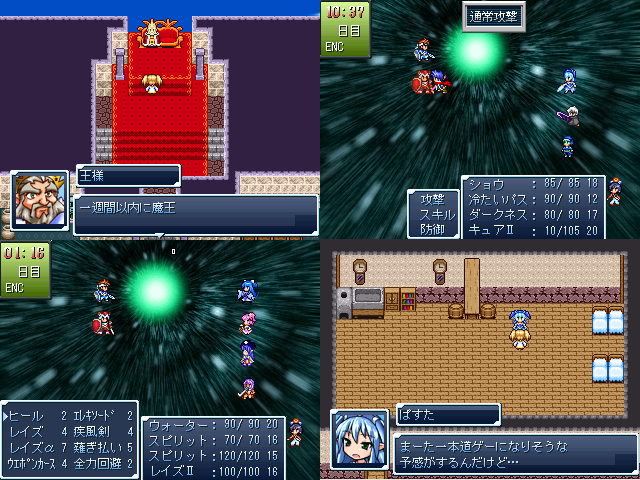The image size is (640, 480).
Task: Select the 防御 command
Action: 433,229
